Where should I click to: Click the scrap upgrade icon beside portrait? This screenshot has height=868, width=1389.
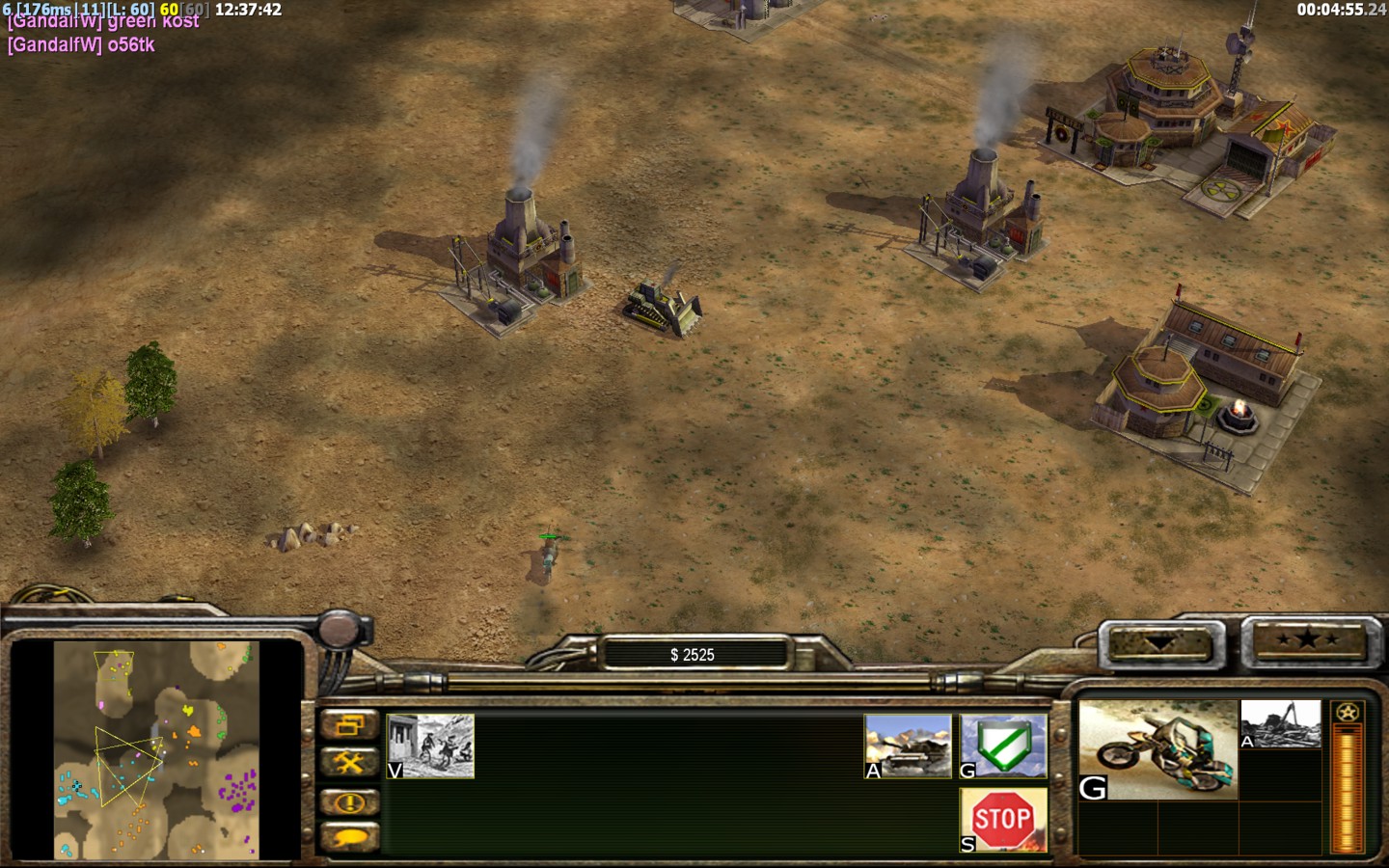(x=1280, y=724)
